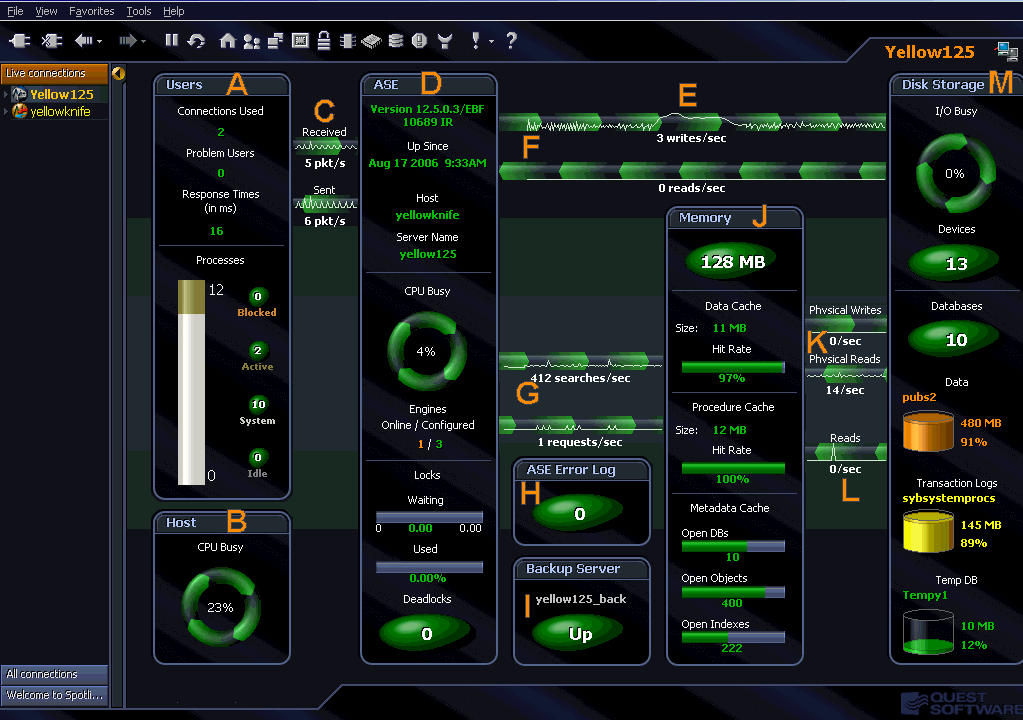Select the Yellow125 connection in the tree

coord(61,94)
